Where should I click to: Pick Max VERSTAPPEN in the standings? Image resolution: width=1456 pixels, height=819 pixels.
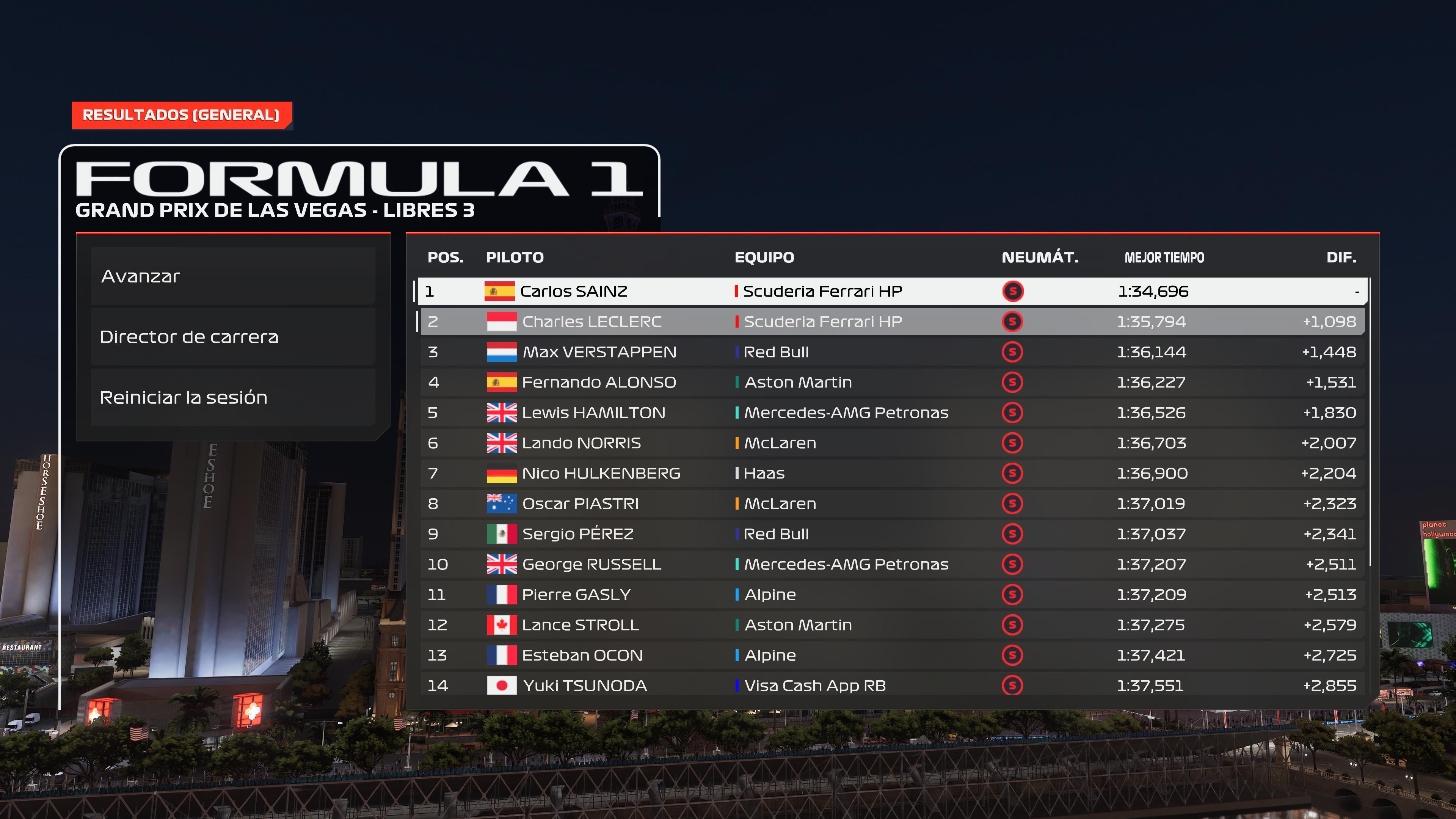pos(892,352)
